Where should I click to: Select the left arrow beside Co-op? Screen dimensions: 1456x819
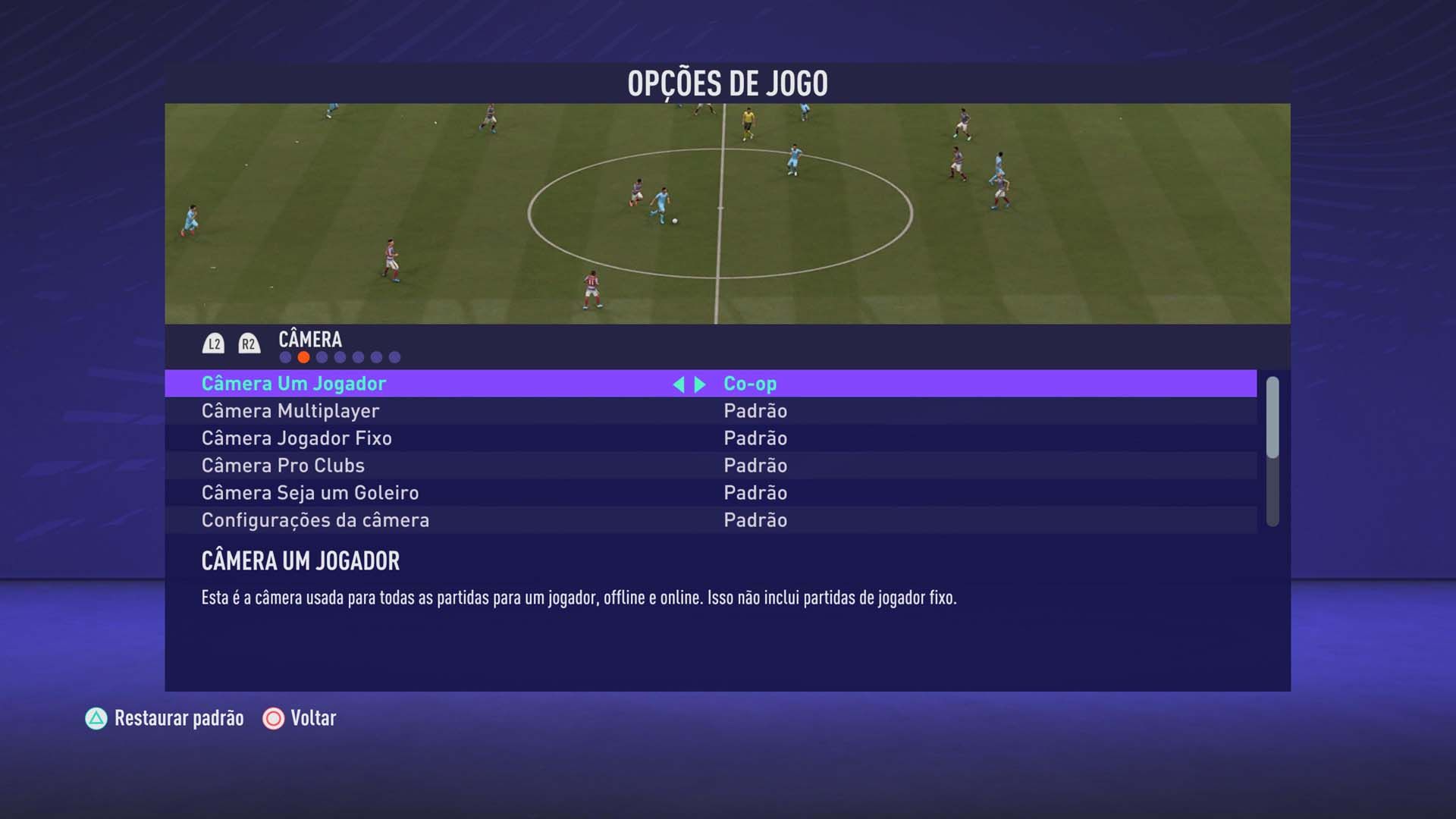[681, 384]
